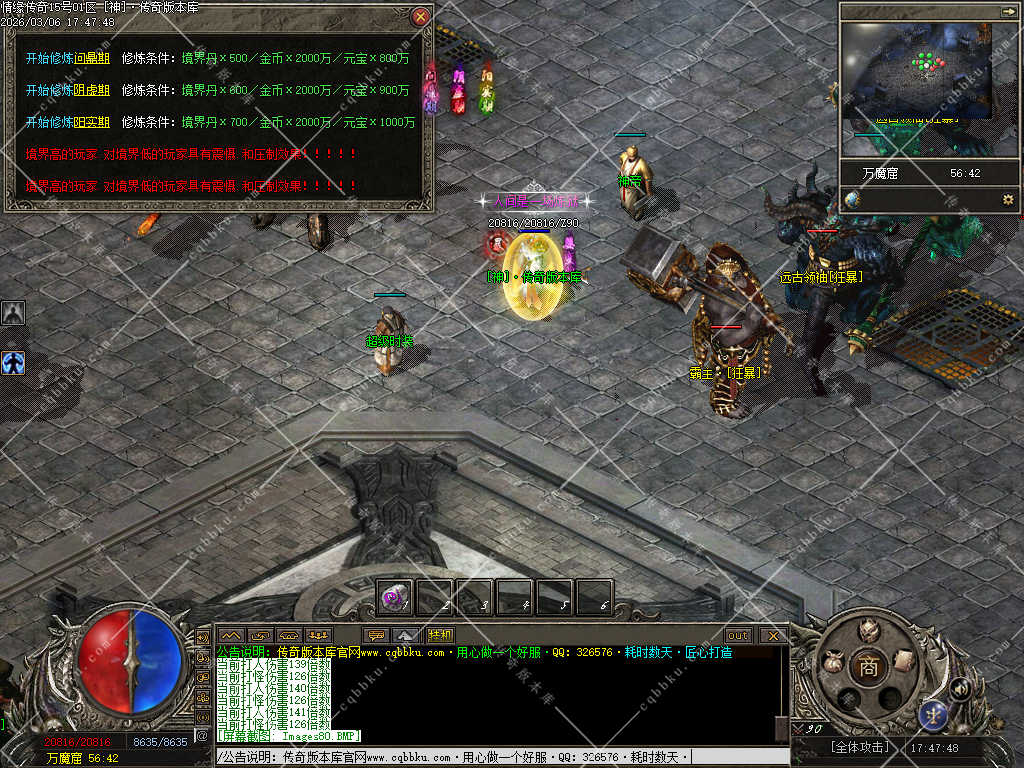Activate the blue sword orb button
The width and height of the screenshot is (1024, 768).
tap(932, 715)
